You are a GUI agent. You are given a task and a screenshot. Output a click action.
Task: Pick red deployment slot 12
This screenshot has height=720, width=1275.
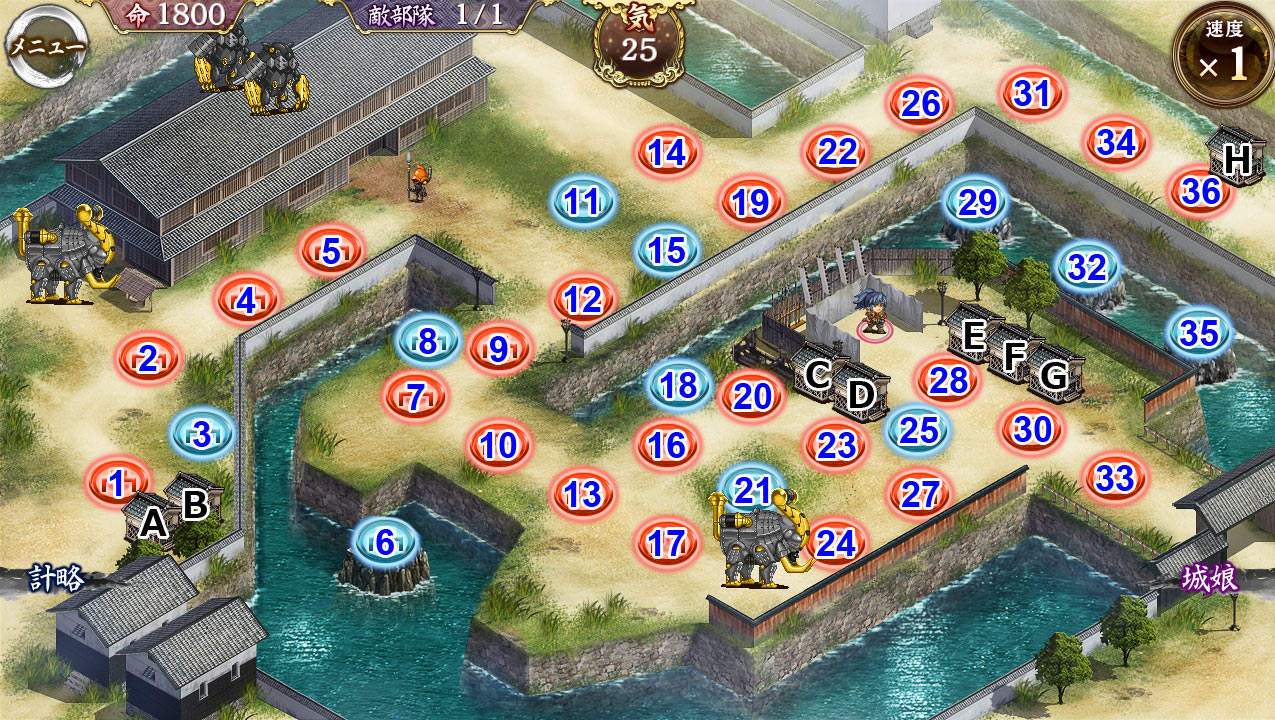[583, 299]
